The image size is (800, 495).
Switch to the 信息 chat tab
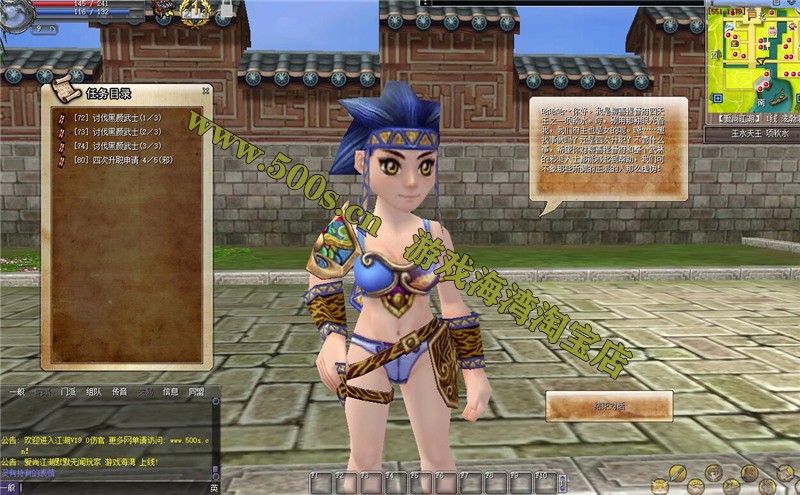[171, 392]
